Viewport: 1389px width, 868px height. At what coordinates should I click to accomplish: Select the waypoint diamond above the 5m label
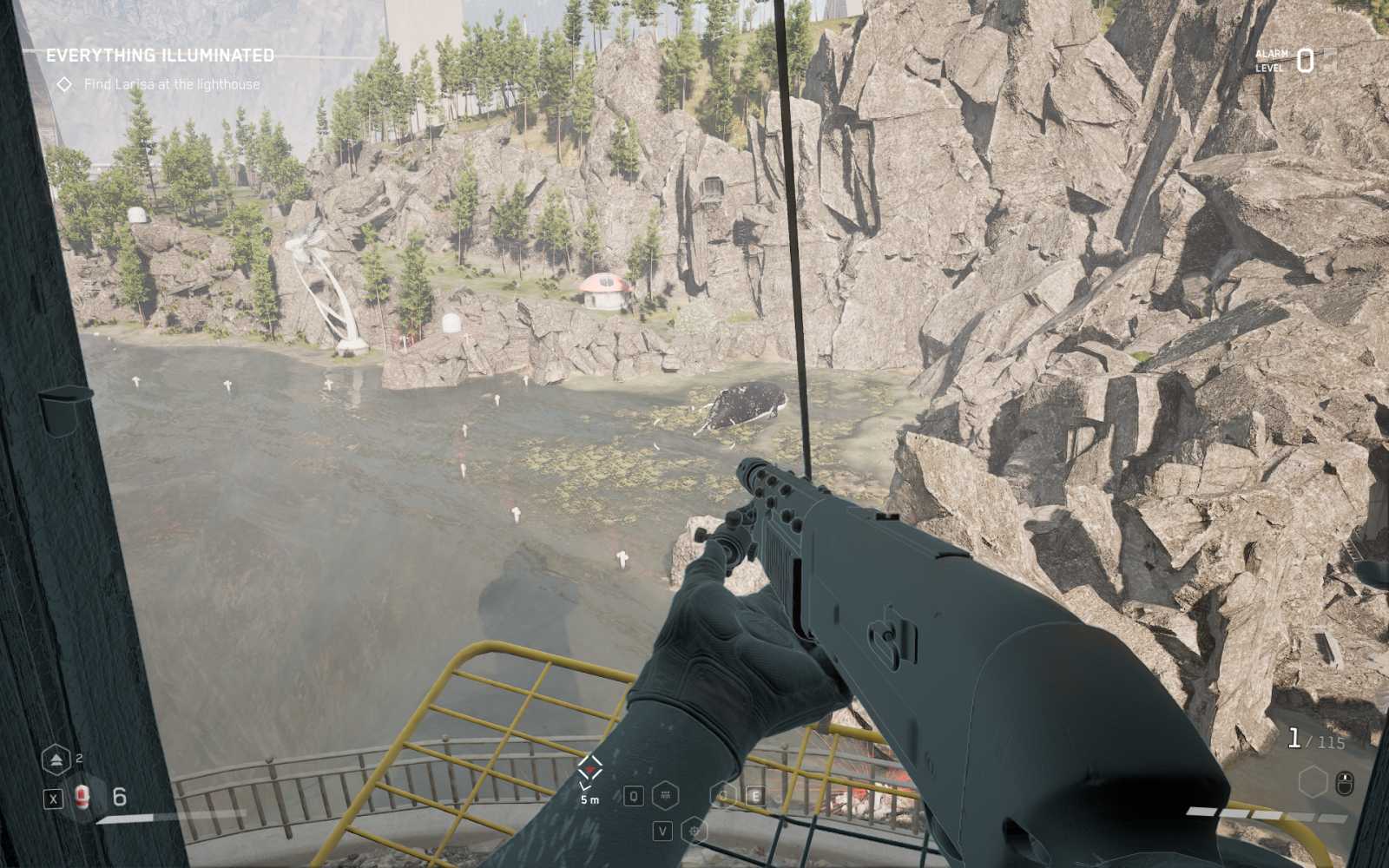(x=589, y=767)
